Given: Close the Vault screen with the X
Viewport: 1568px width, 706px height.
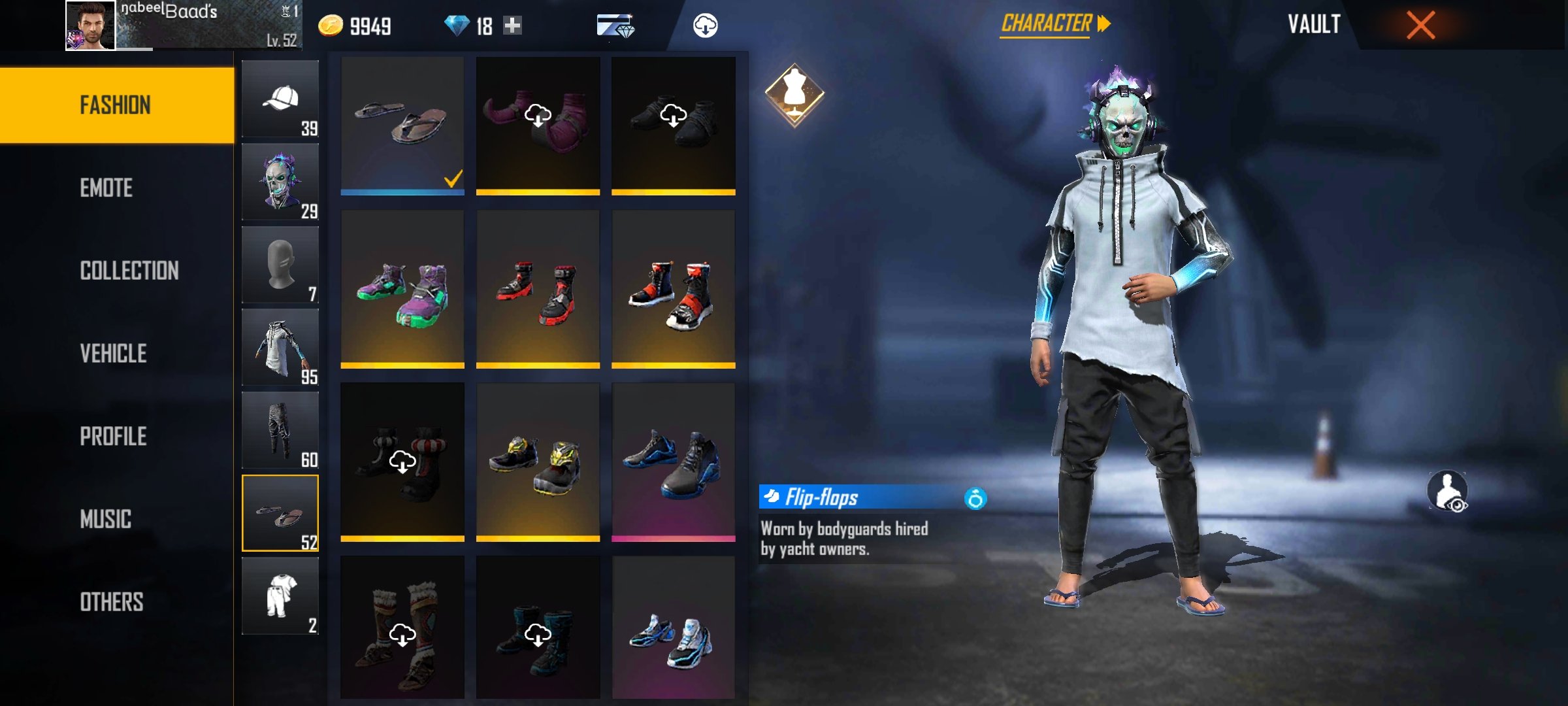Looking at the screenshot, I should 1420,25.
